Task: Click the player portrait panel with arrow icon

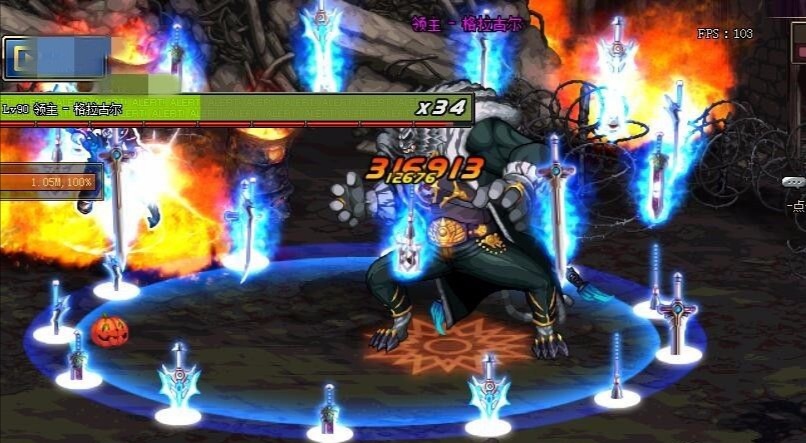Action: pyautogui.click(x=56, y=58)
